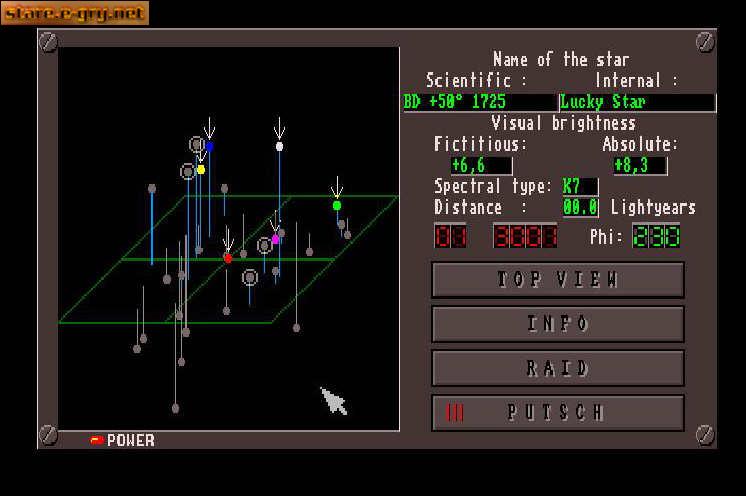Start a PUTSCH
The image size is (746, 496).
557,412
